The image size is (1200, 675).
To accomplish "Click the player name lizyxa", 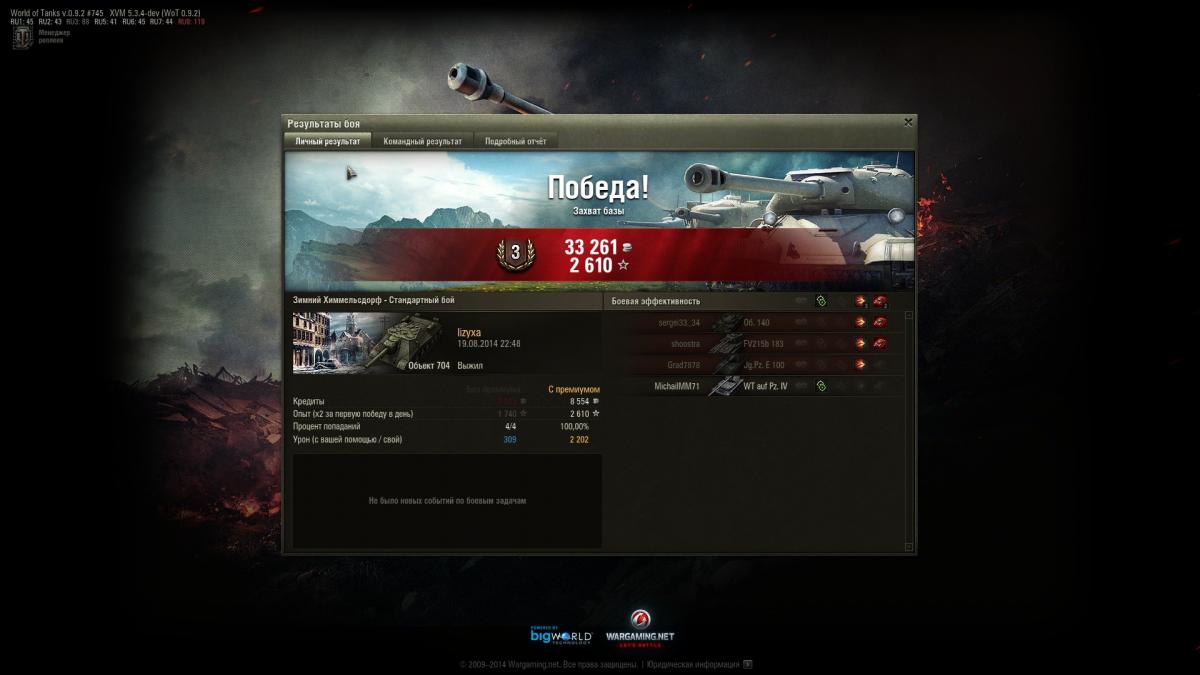I will [x=469, y=332].
